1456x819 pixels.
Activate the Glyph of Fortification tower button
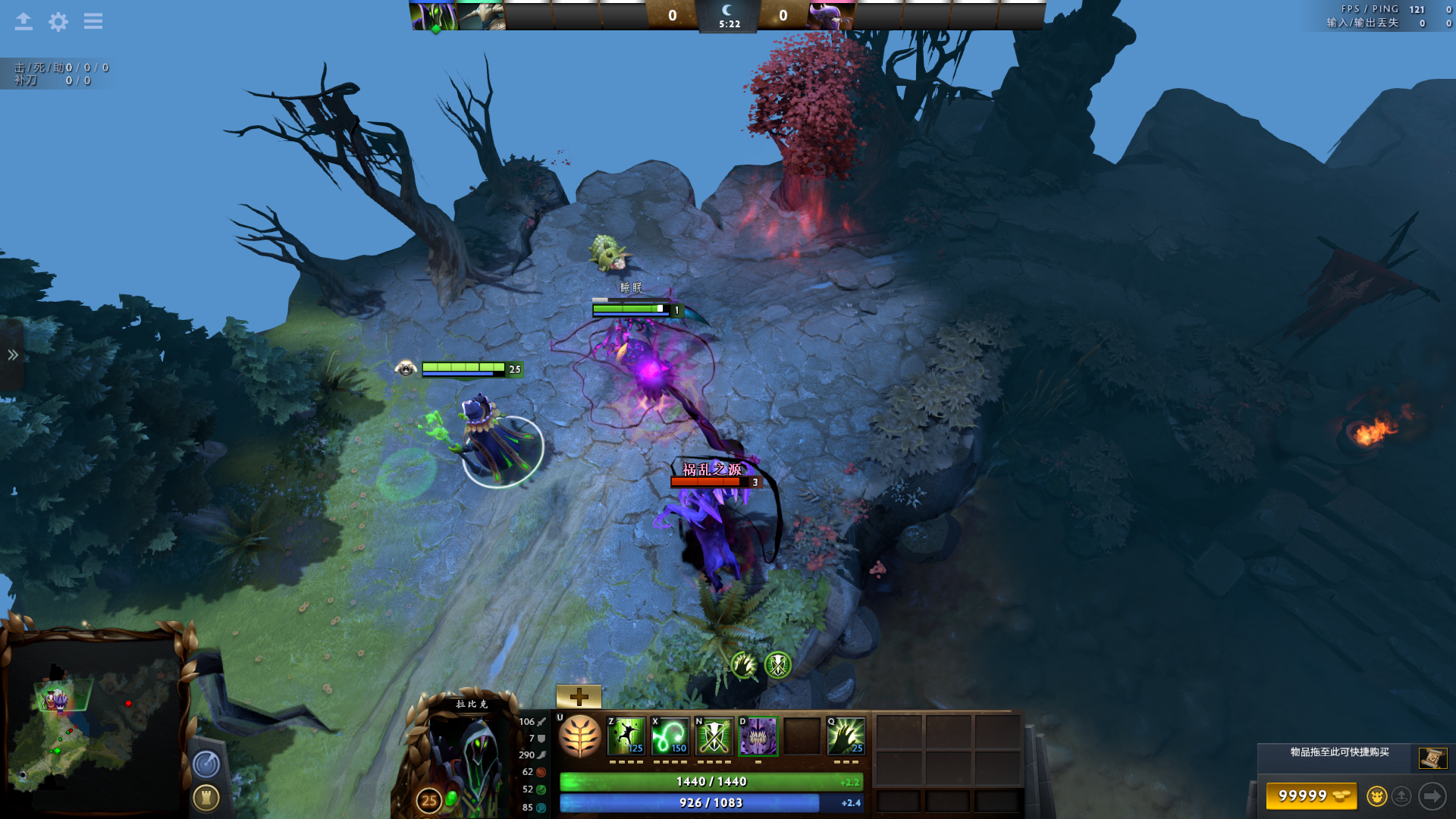pyautogui.click(x=206, y=798)
